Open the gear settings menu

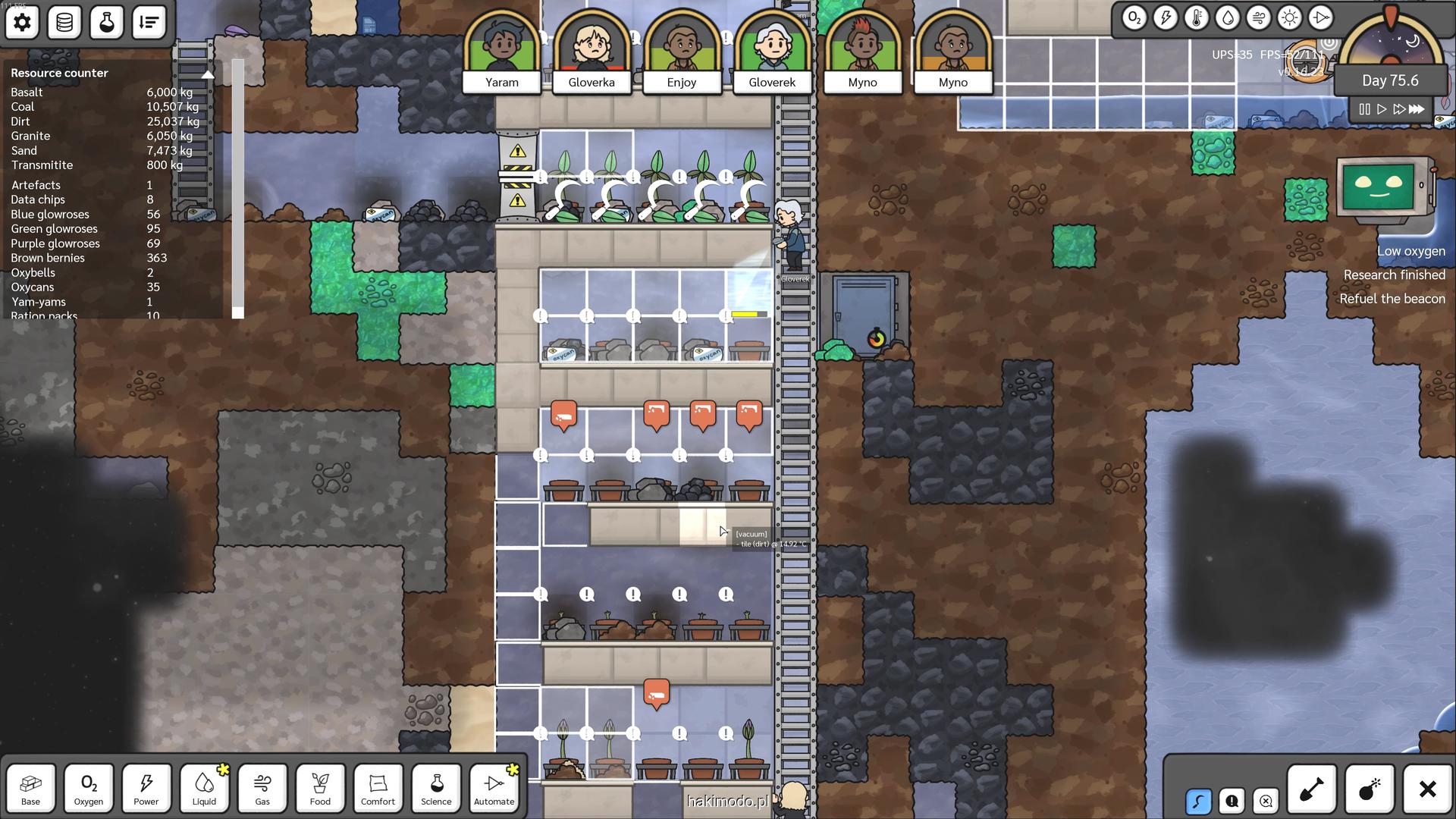pos(22,22)
